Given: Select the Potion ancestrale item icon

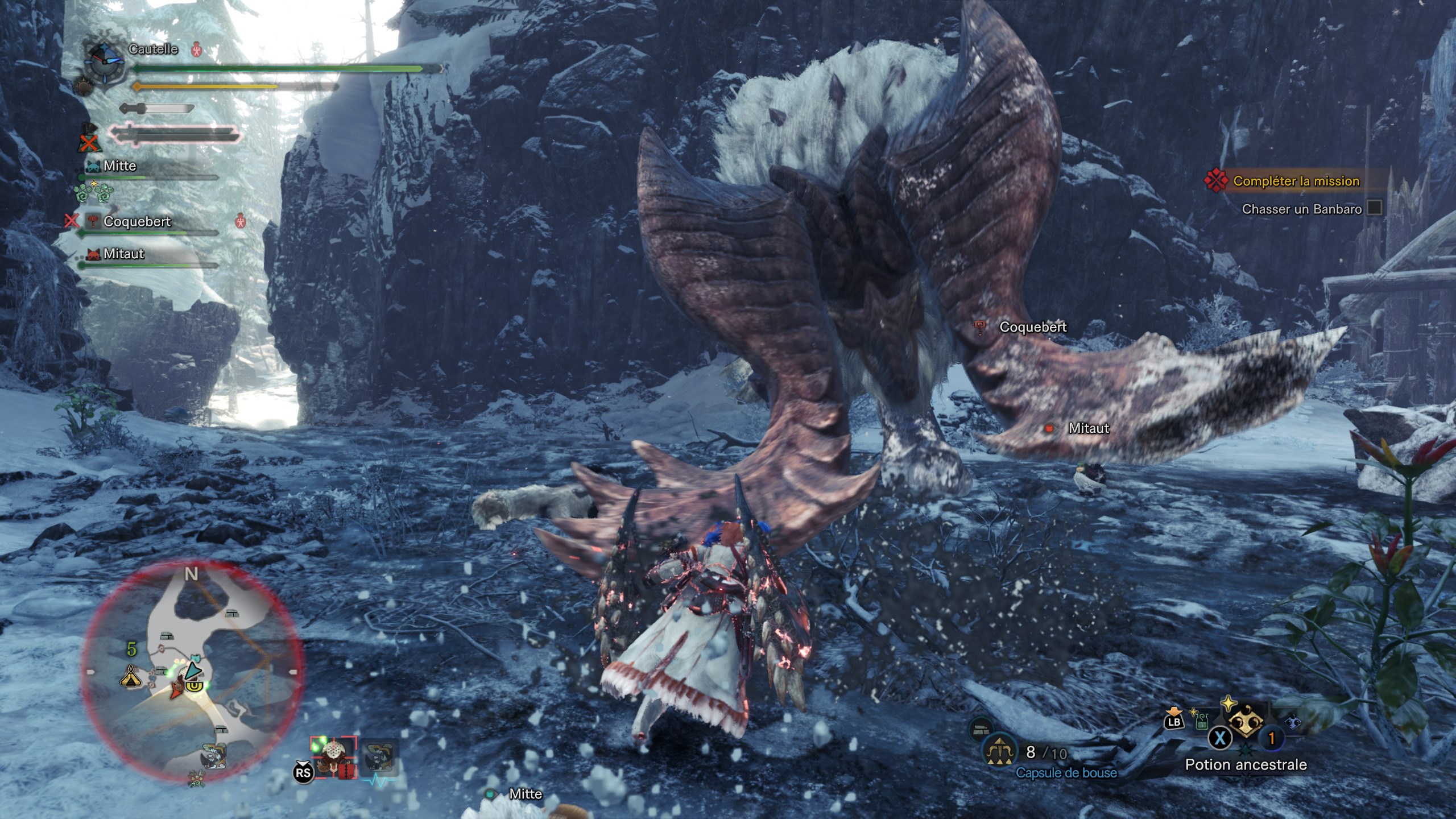Looking at the screenshot, I should click(1246, 722).
